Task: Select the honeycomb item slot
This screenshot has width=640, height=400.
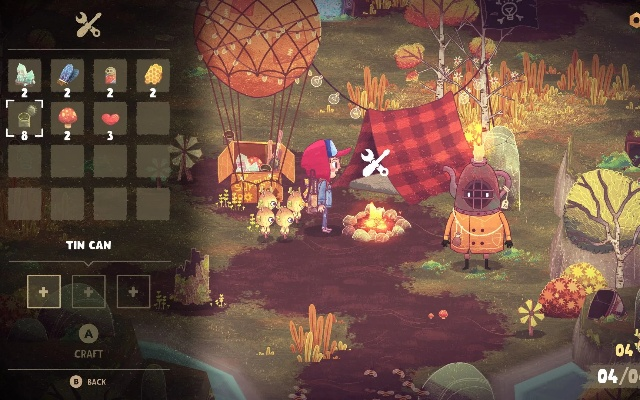Action: [x=153, y=75]
